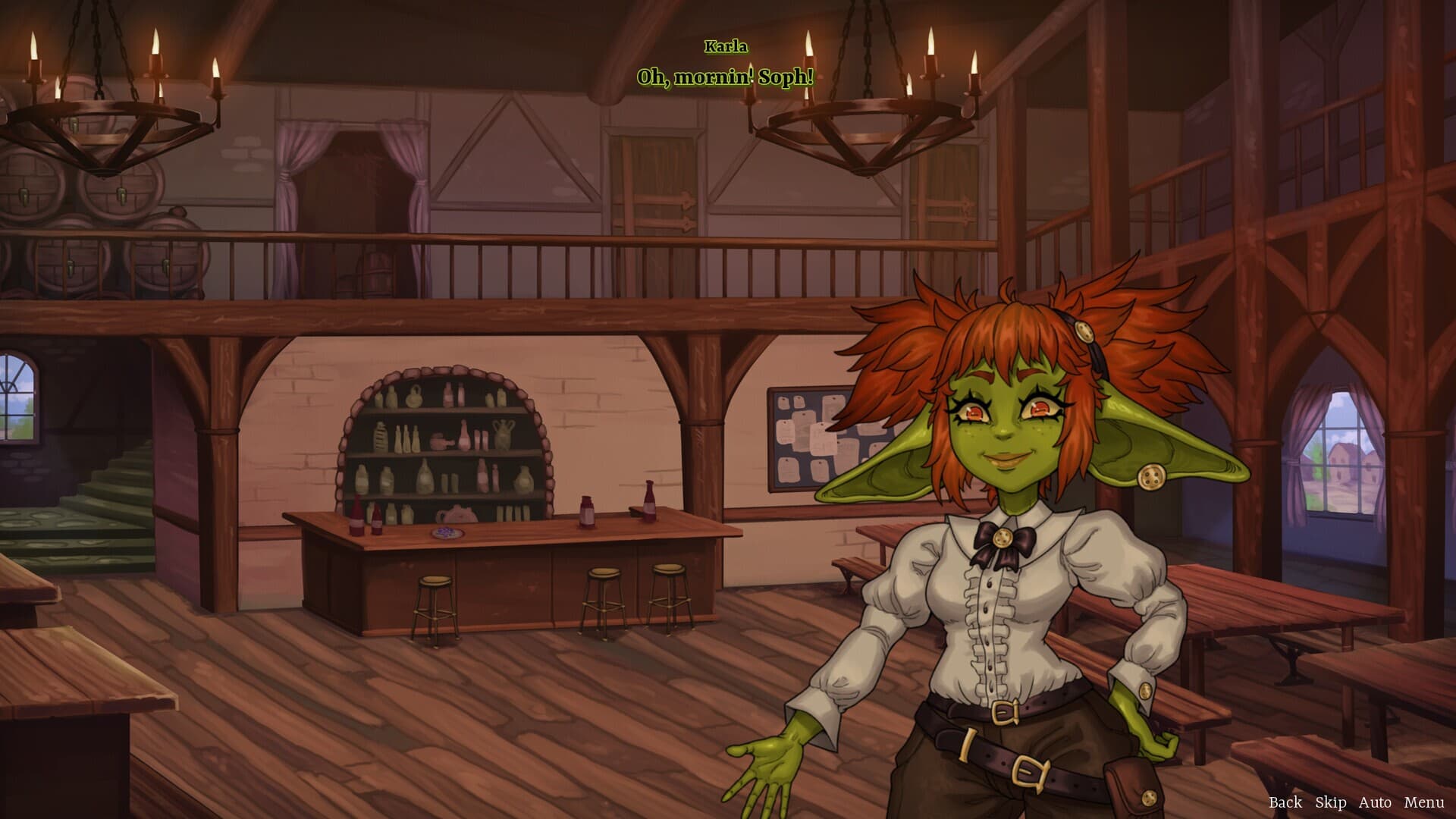
Task: Turn on Auto dialogue advance
Action: pos(1375,802)
